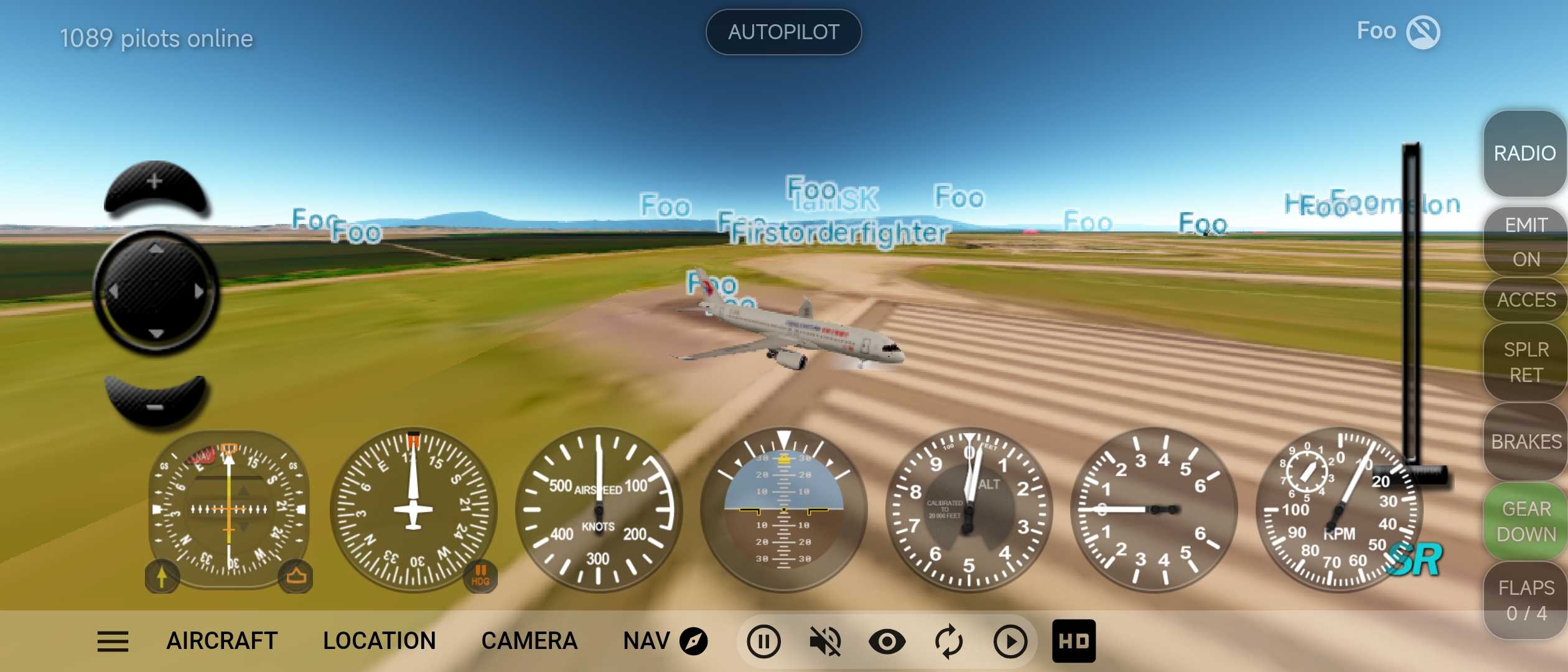Pause the flight simulation
Image resolution: width=1568 pixels, height=672 pixels.
[x=763, y=642]
